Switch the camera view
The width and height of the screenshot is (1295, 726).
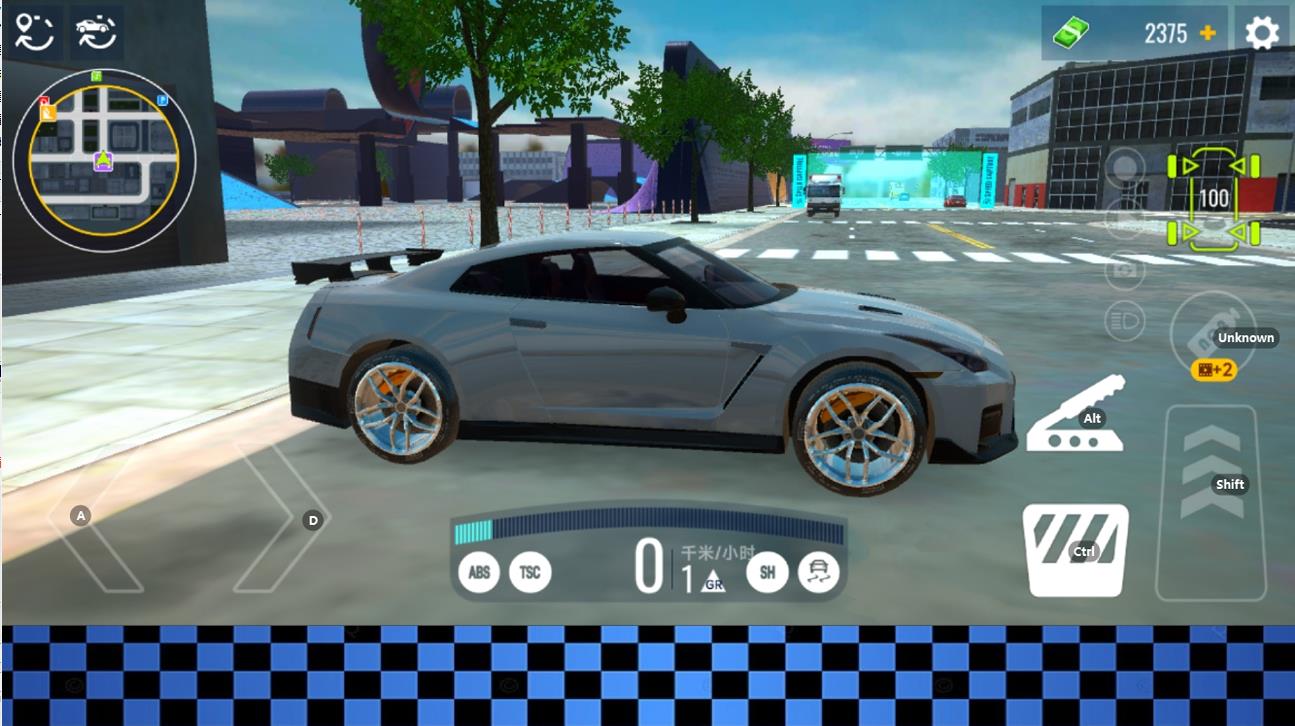(1125, 270)
